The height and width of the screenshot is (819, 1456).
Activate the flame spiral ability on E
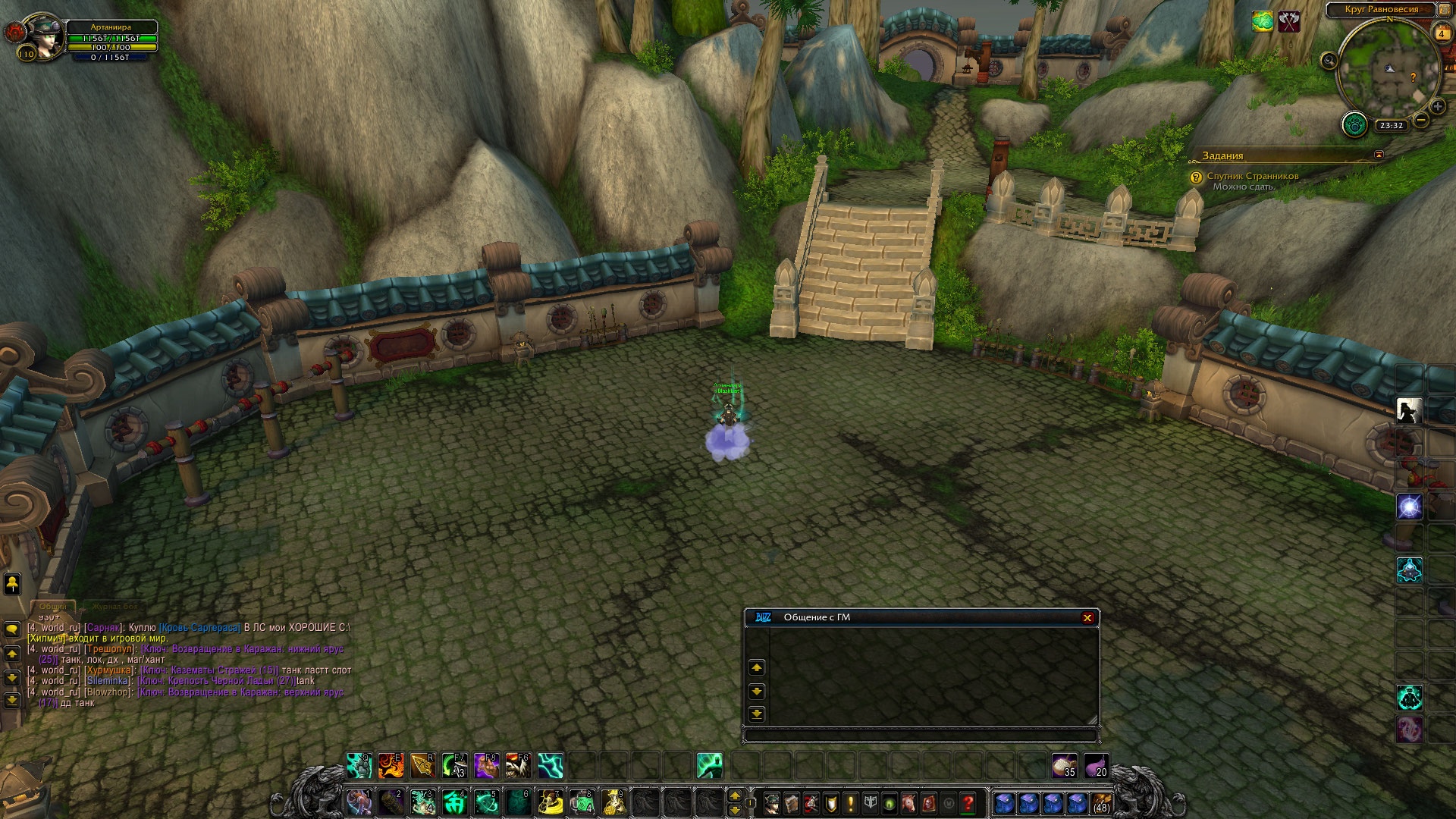[391, 766]
